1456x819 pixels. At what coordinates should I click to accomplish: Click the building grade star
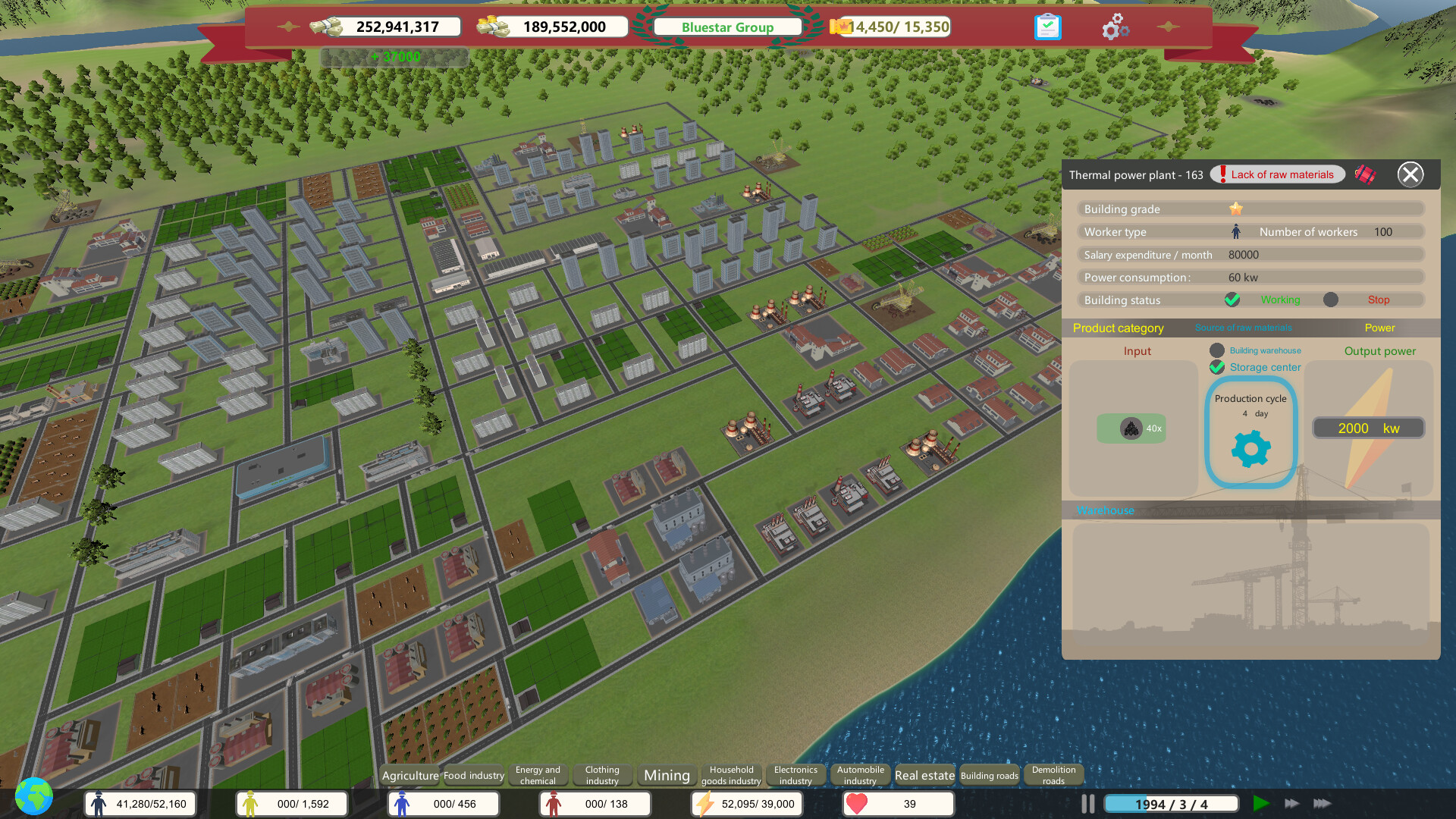(x=1235, y=209)
